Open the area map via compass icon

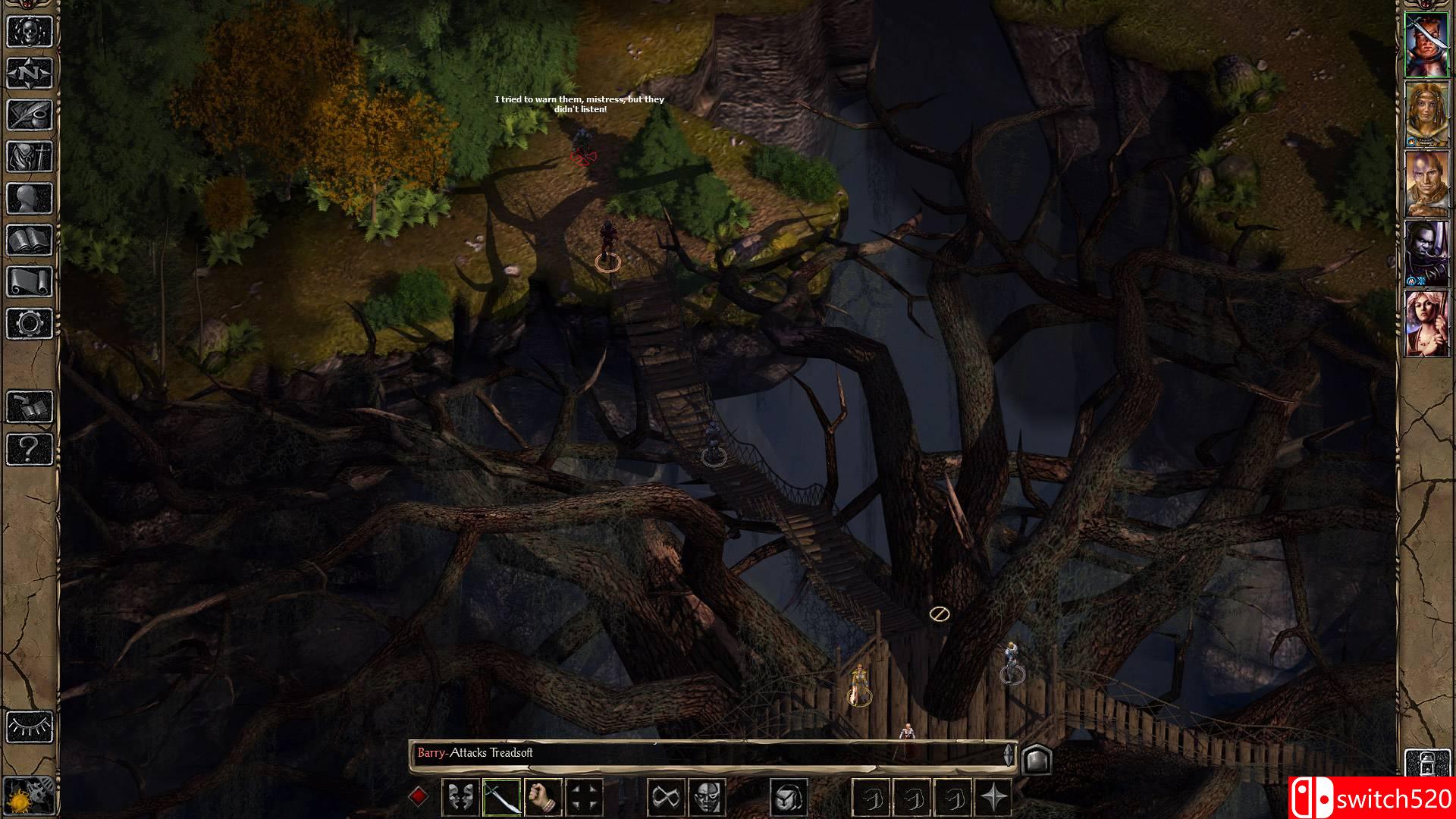tap(30, 74)
